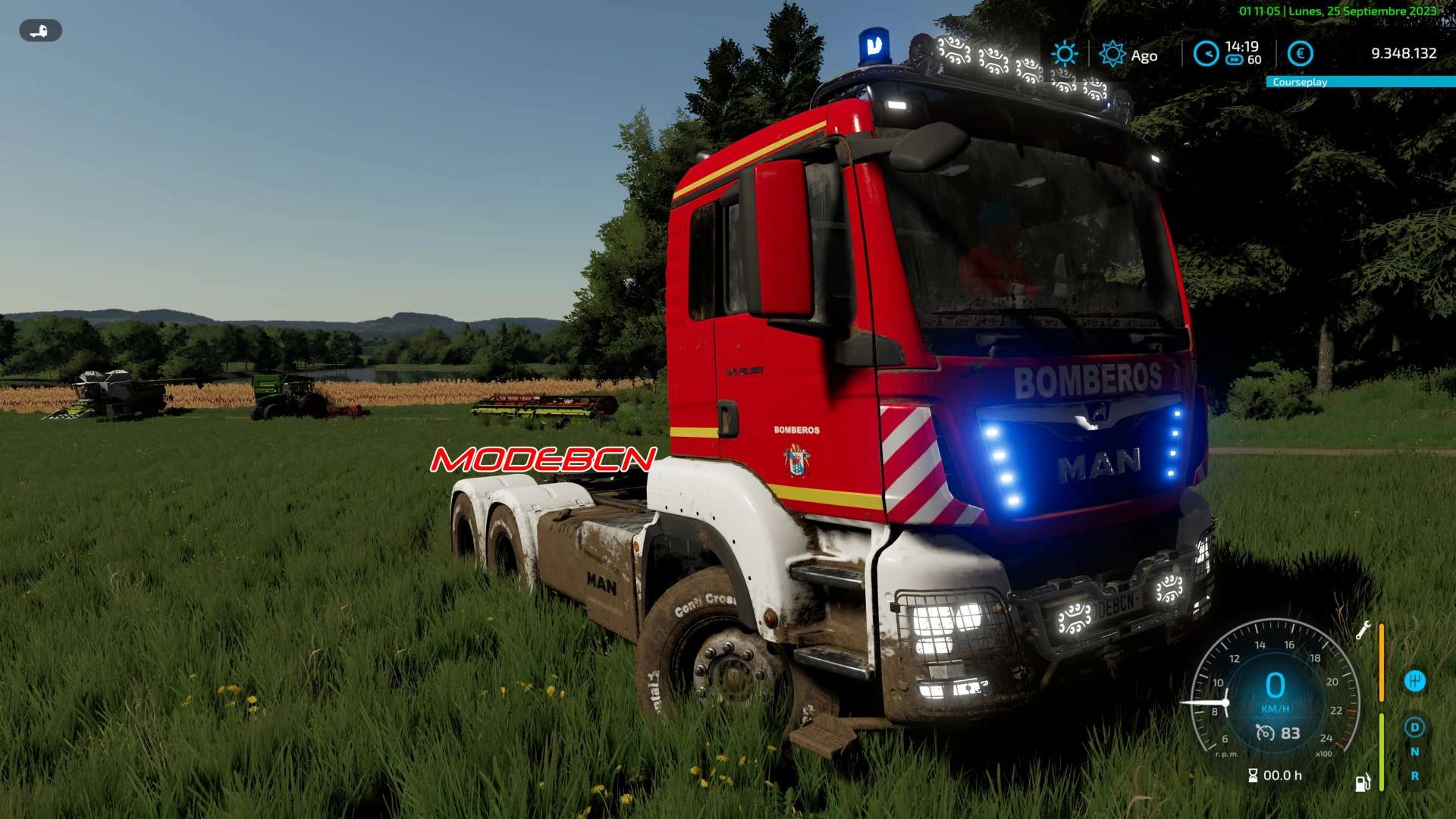Select the sunny weather icon
The width and height of the screenshot is (1456, 819).
pyautogui.click(x=1064, y=54)
